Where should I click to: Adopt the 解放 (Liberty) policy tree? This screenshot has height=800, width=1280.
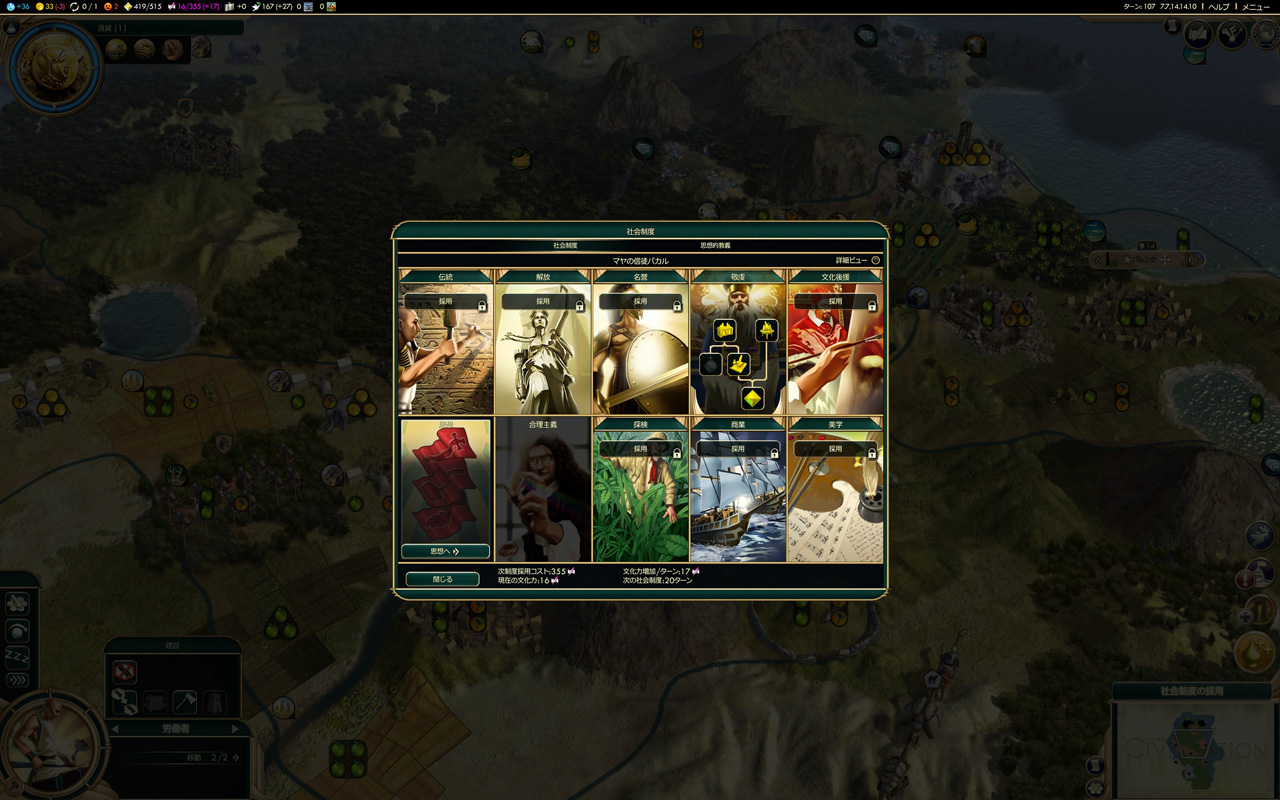tap(543, 301)
